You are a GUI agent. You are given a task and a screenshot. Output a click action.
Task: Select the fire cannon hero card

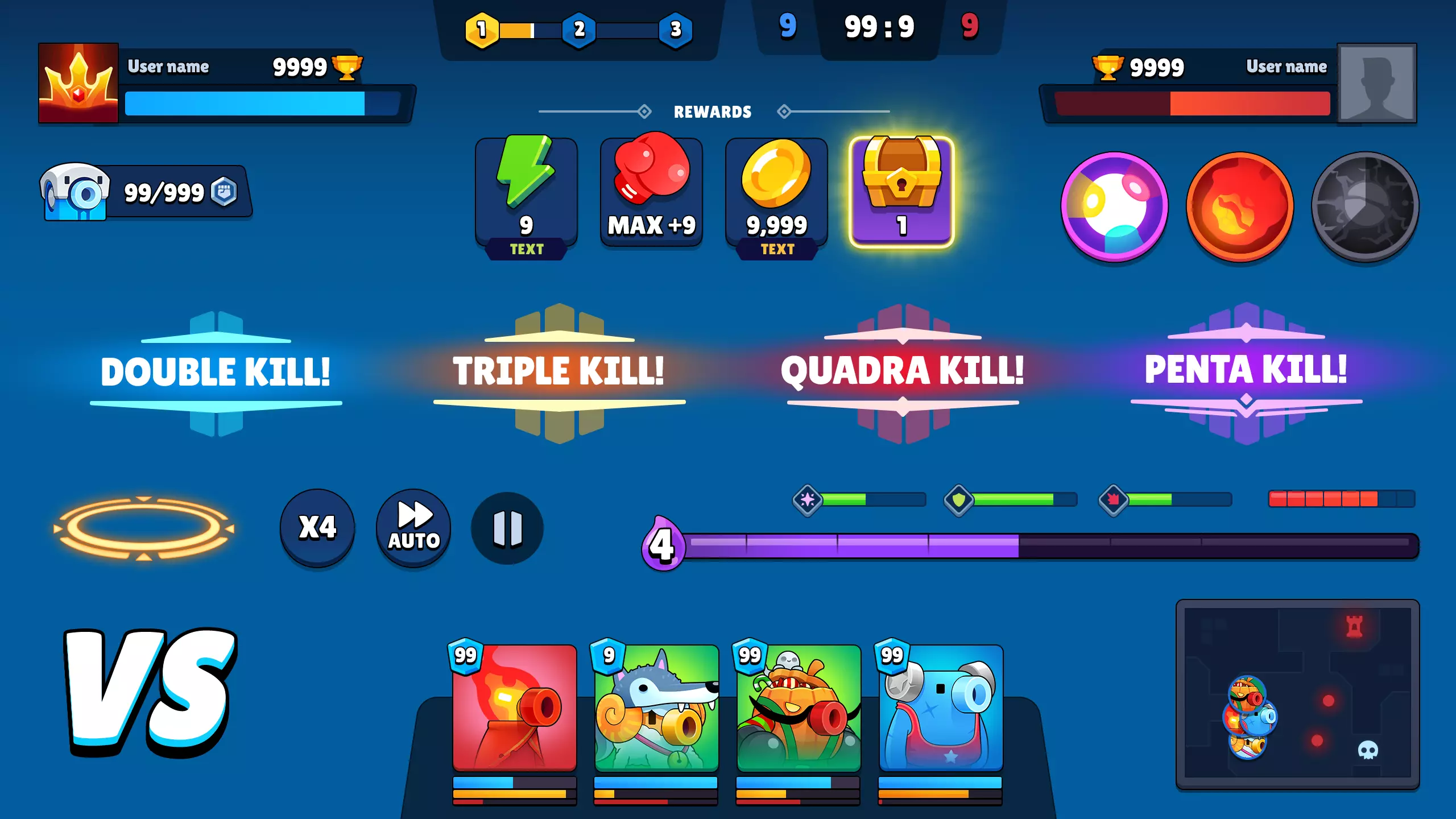(514, 708)
